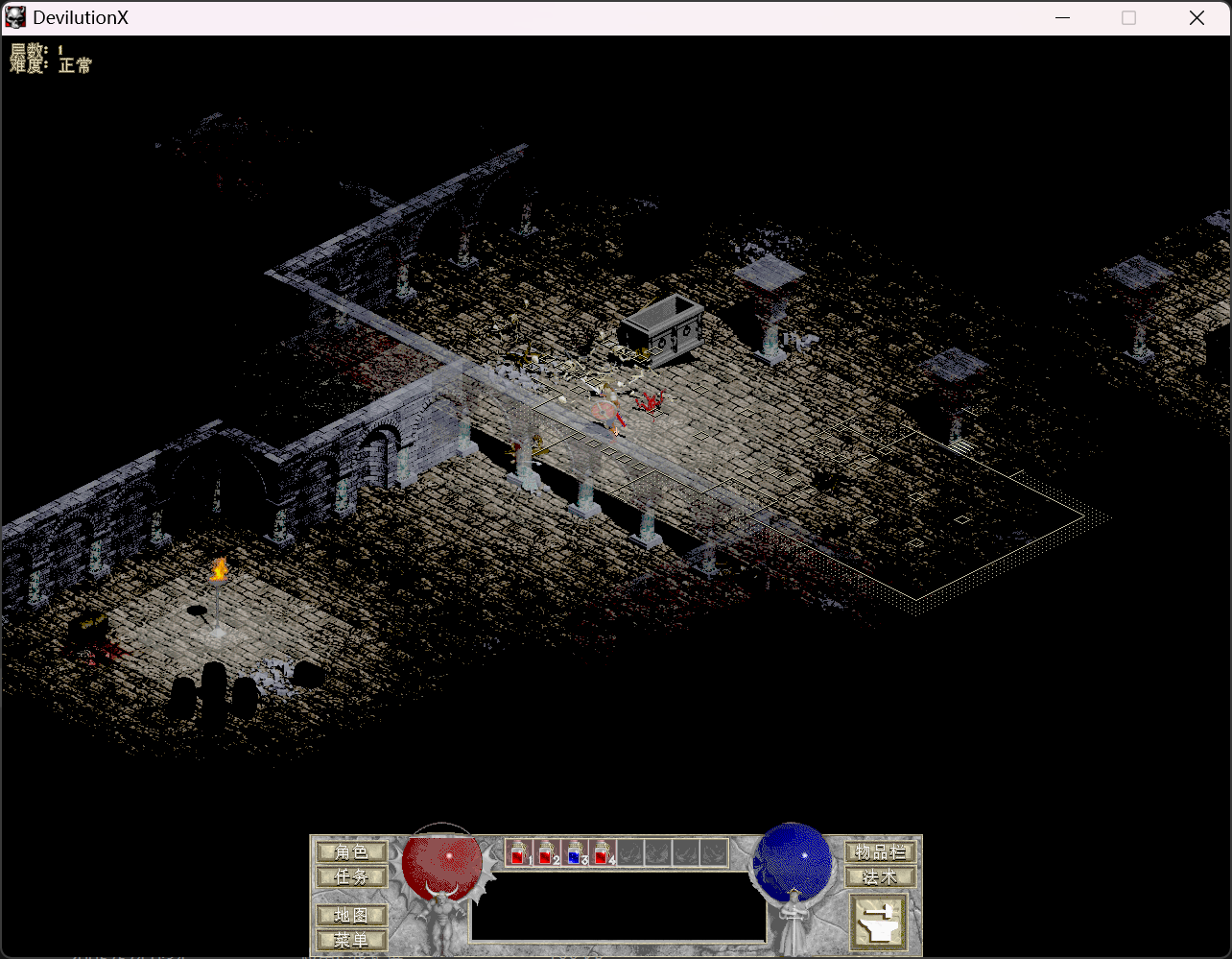Open the inventory with the 物品栏 button

879,851
